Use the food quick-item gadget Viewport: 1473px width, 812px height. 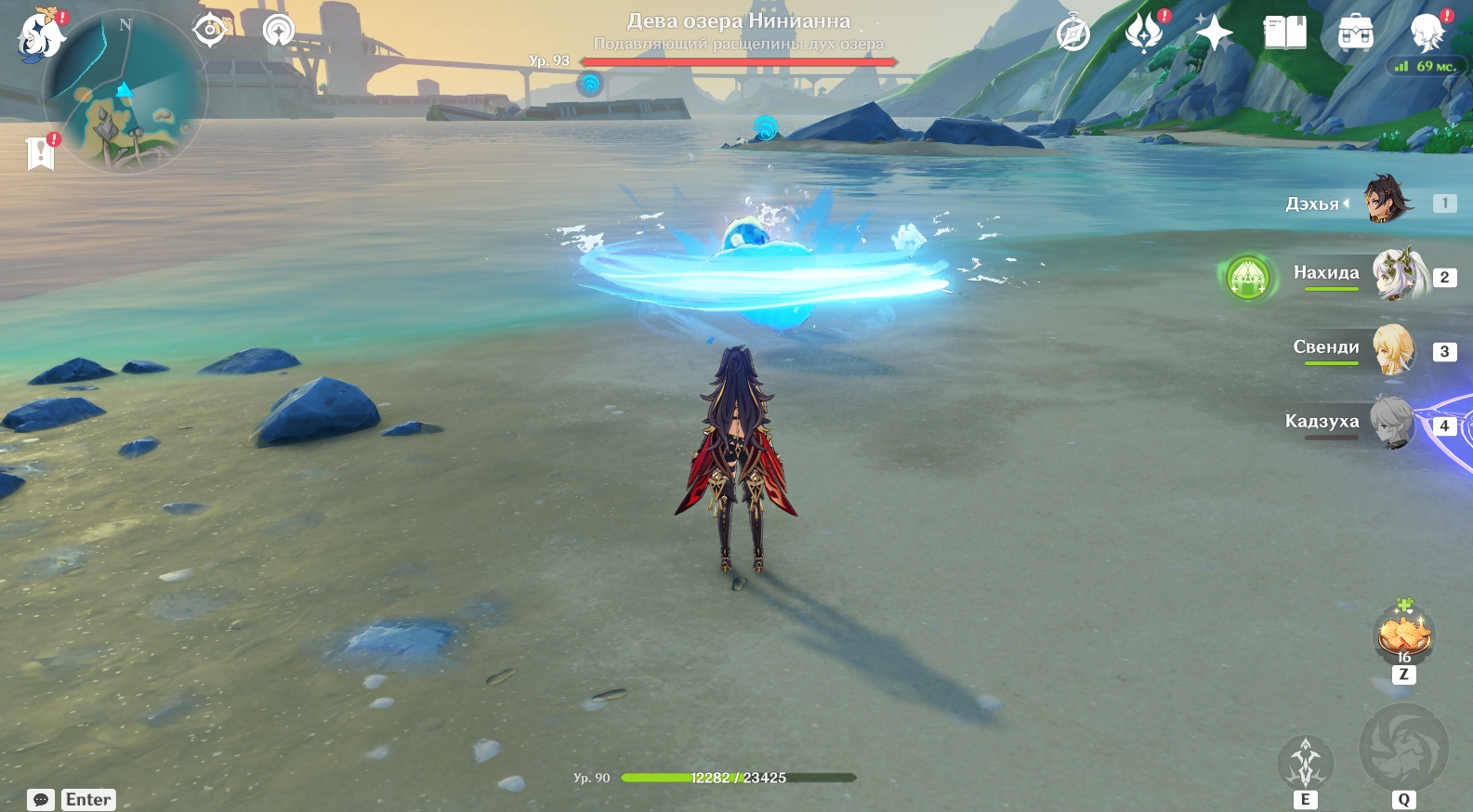(1403, 635)
